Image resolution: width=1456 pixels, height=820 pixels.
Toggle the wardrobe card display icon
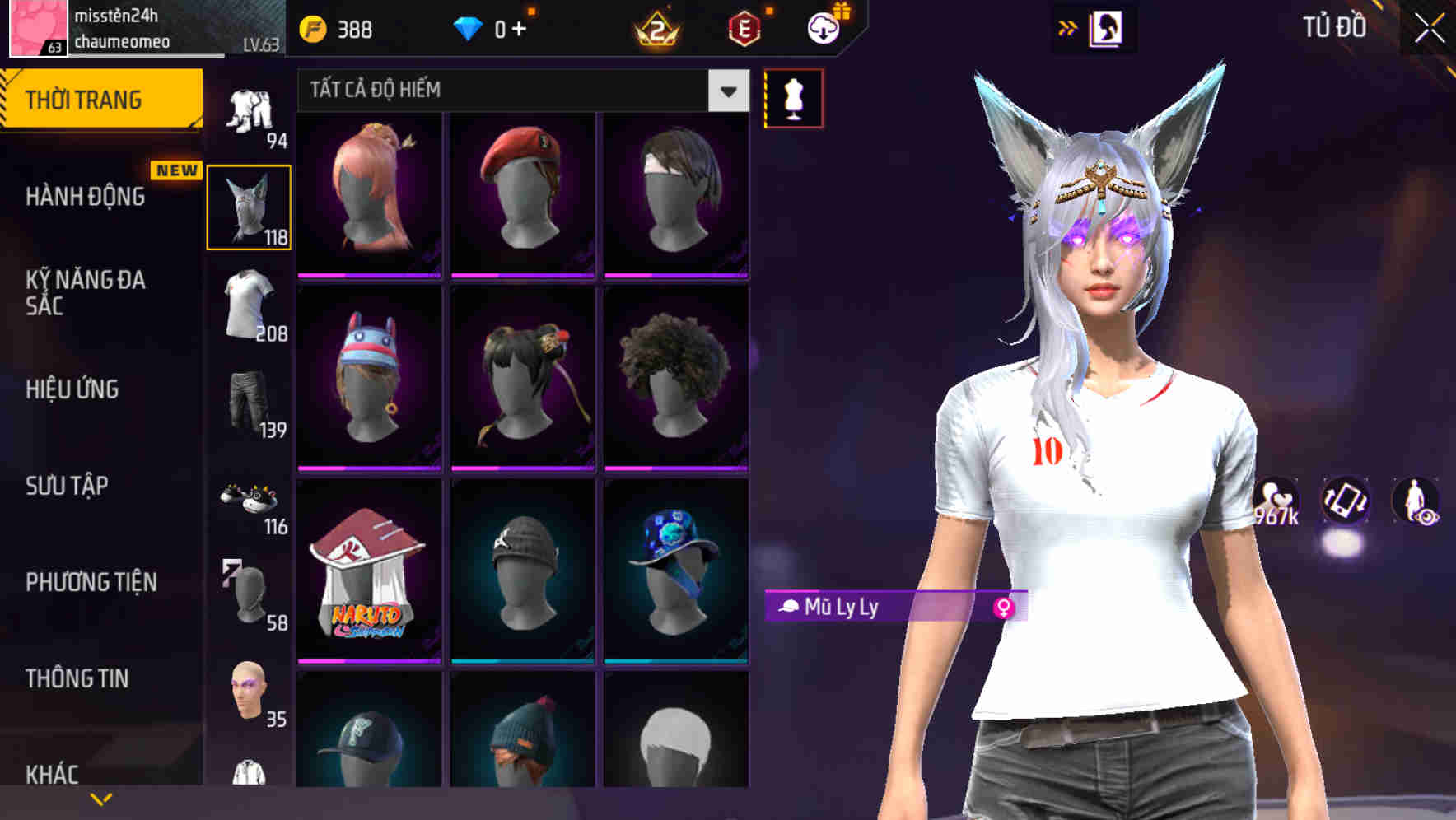coord(1106,26)
